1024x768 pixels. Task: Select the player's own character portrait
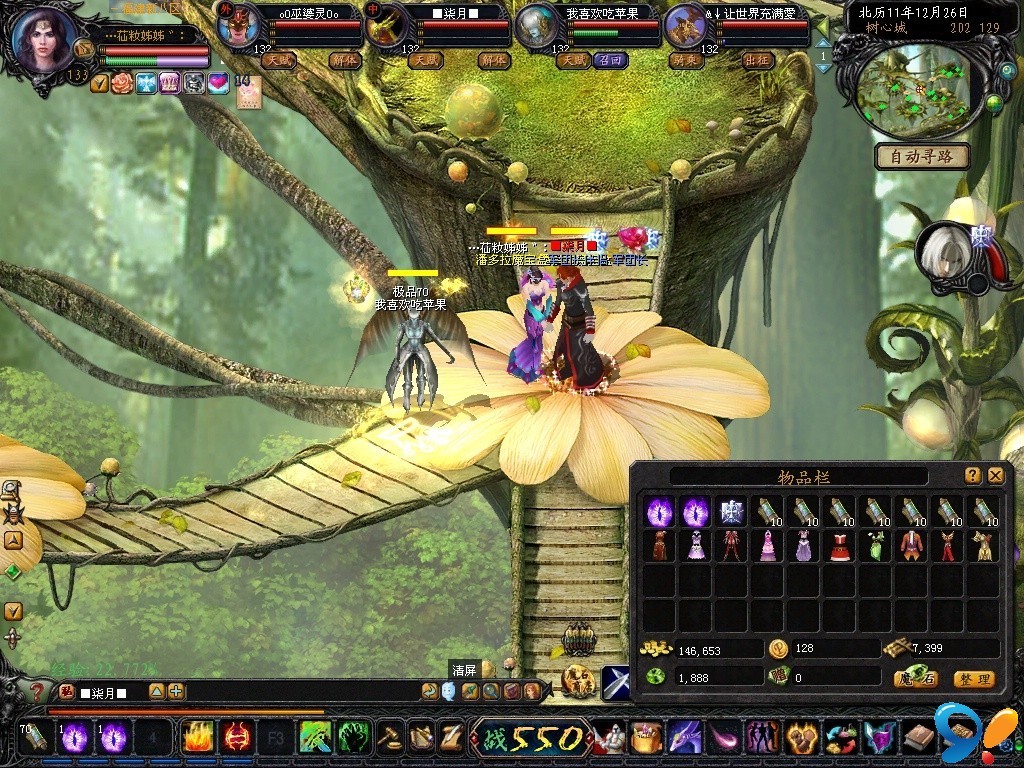pyautogui.click(x=46, y=40)
